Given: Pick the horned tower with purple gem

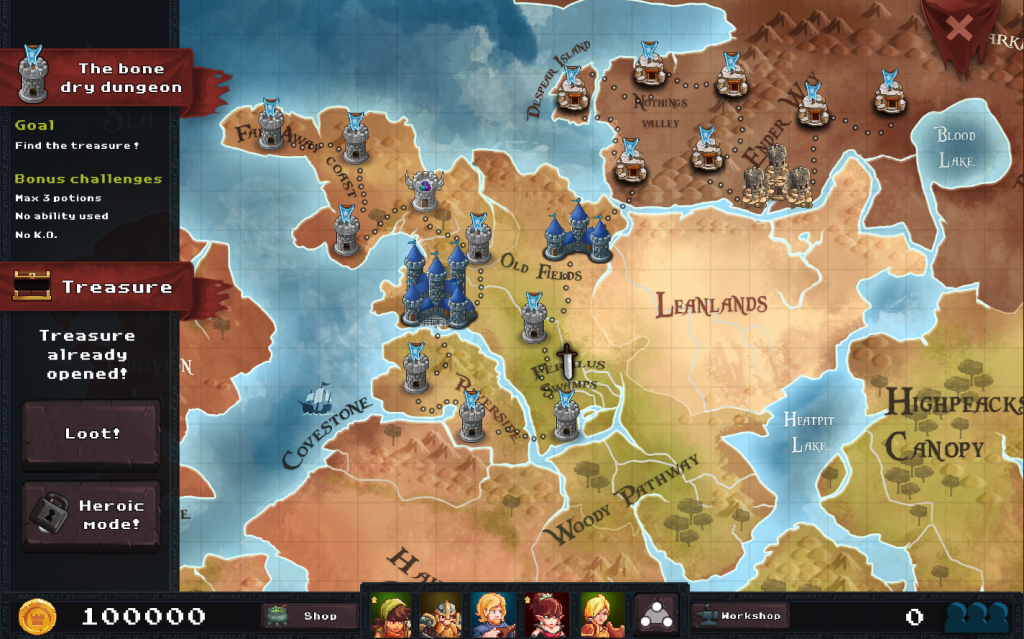Looking at the screenshot, I should [x=425, y=191].
